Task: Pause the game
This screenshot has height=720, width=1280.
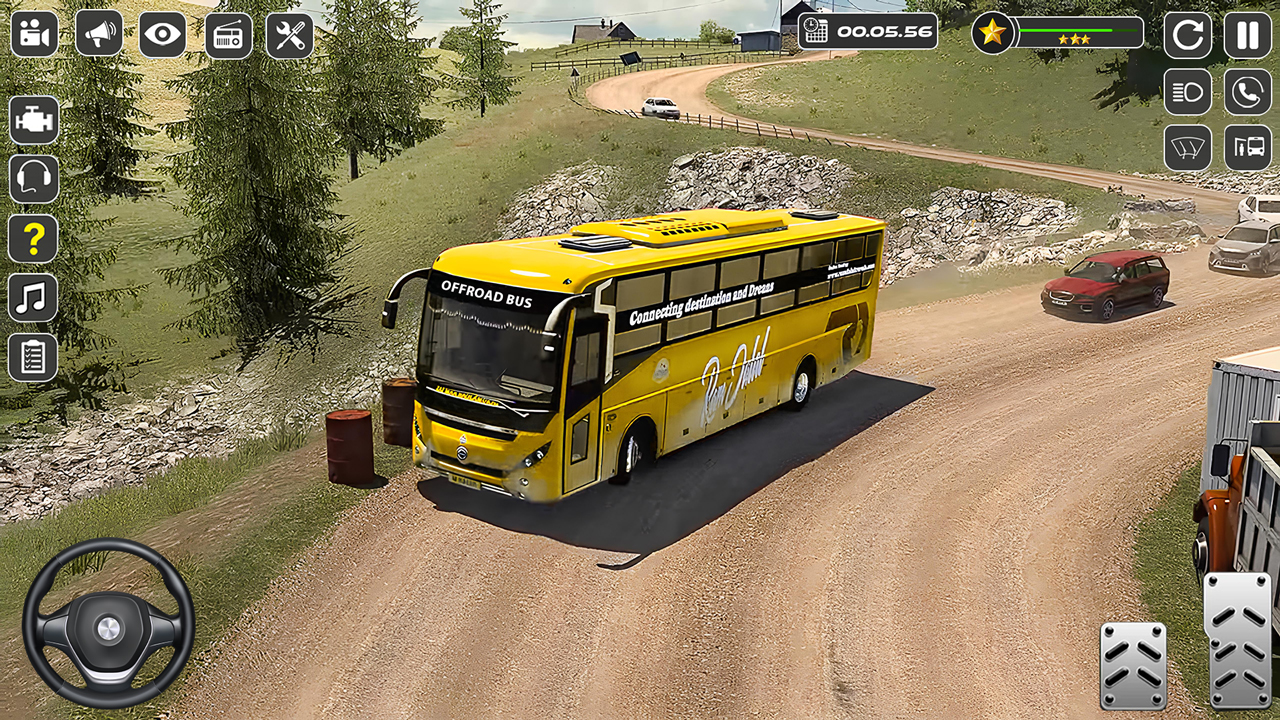Action: tap(1246, 34)
